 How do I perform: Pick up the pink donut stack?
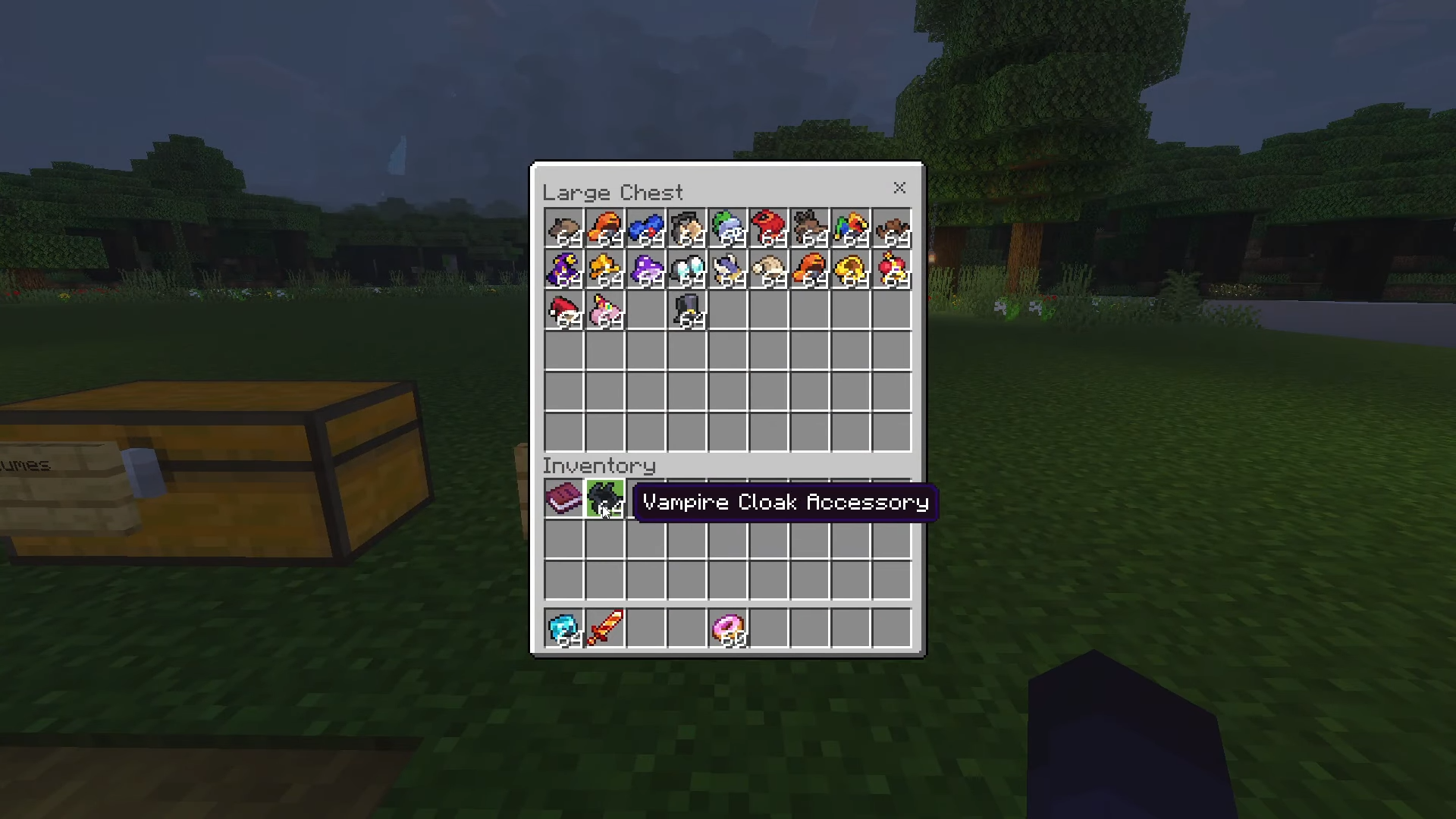click(x=728, y=629)
